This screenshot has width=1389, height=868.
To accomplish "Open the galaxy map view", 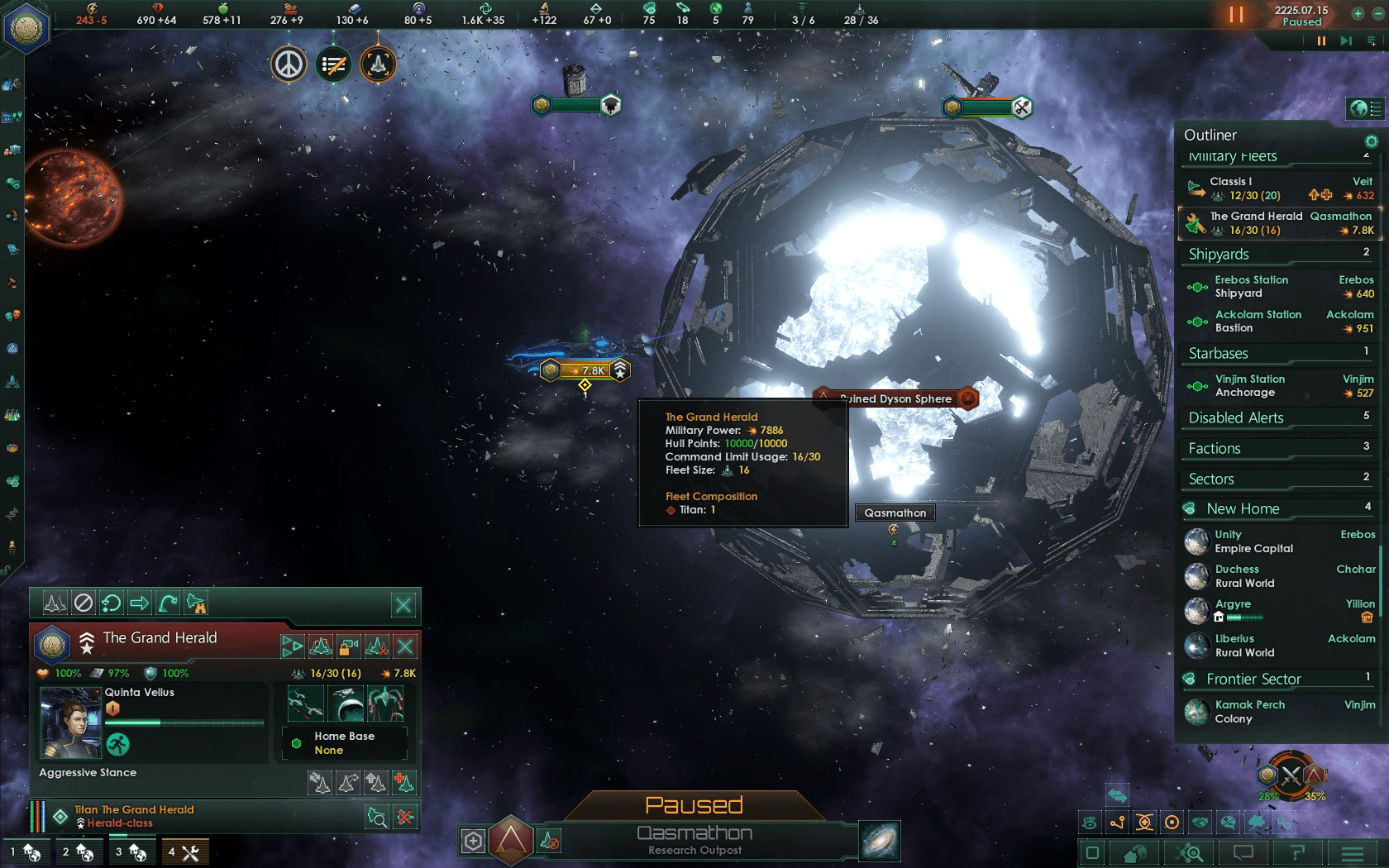I will 880,841.
